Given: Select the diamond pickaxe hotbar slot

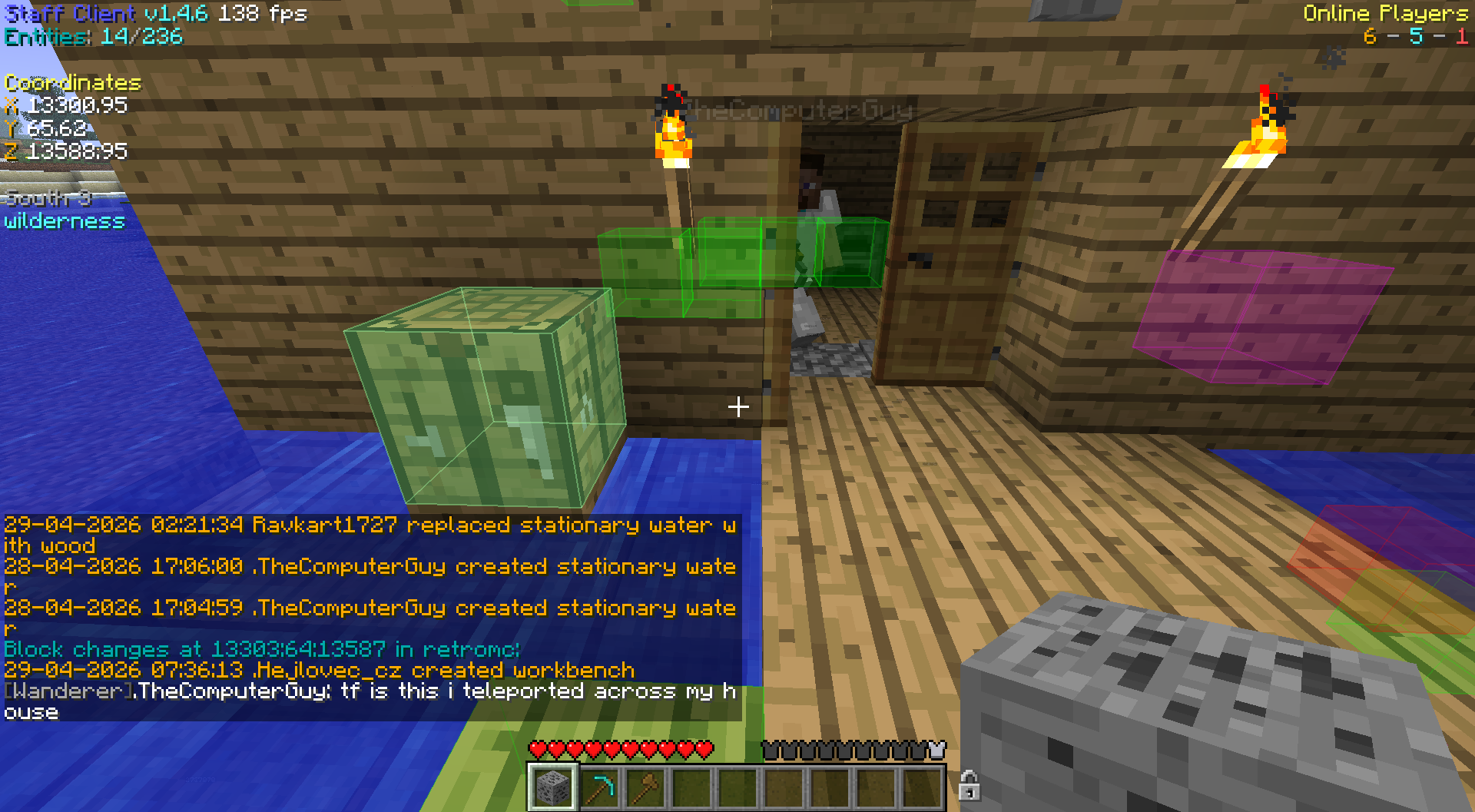Looking at the screenshot, I should 600,787.
